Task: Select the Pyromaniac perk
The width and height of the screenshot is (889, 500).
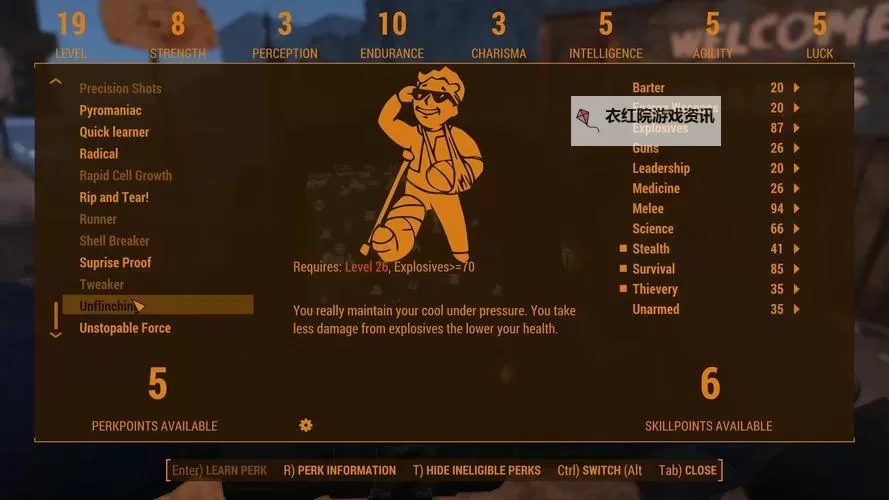Action: click(110, 110)
